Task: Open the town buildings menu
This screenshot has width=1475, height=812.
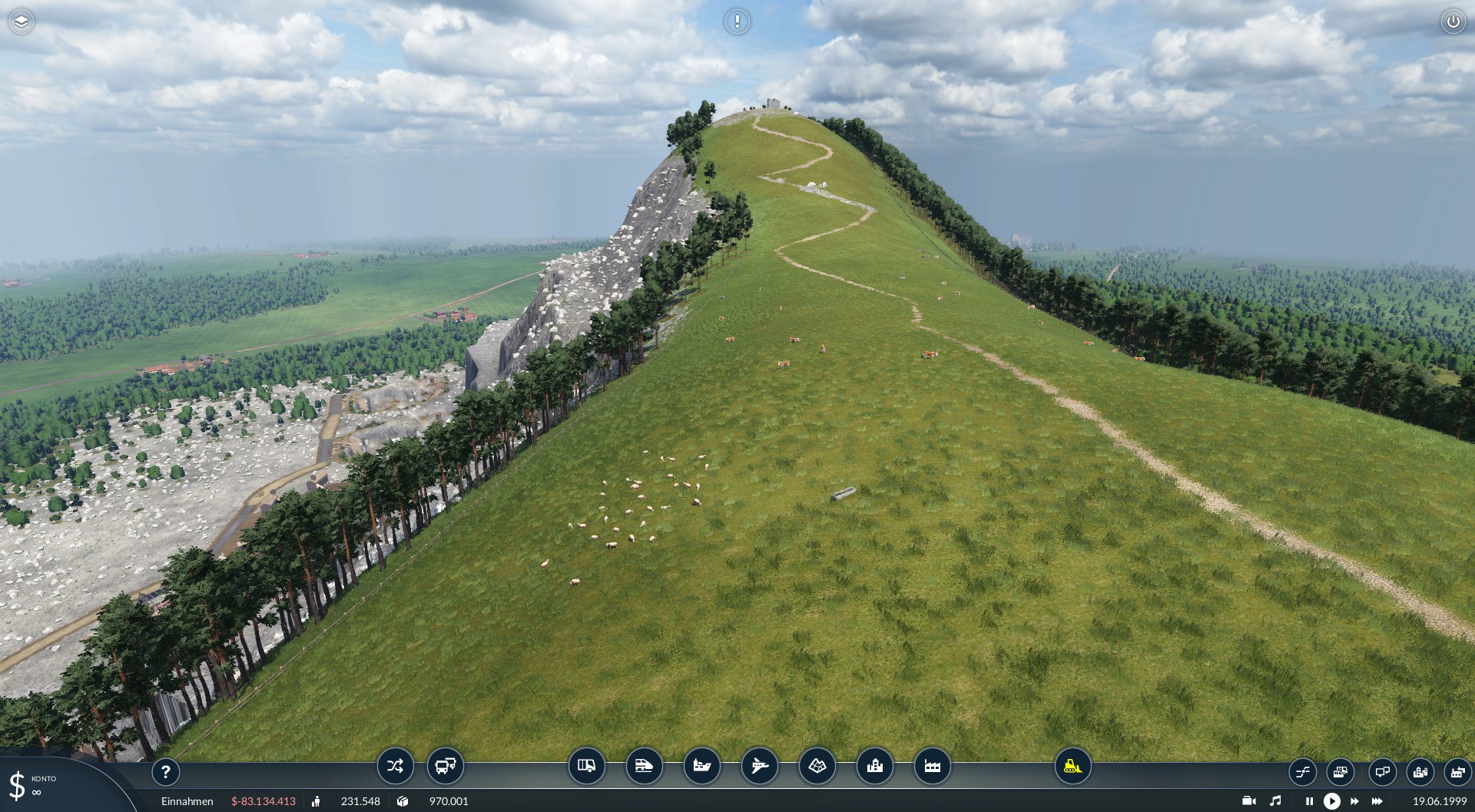Action: 874,766
